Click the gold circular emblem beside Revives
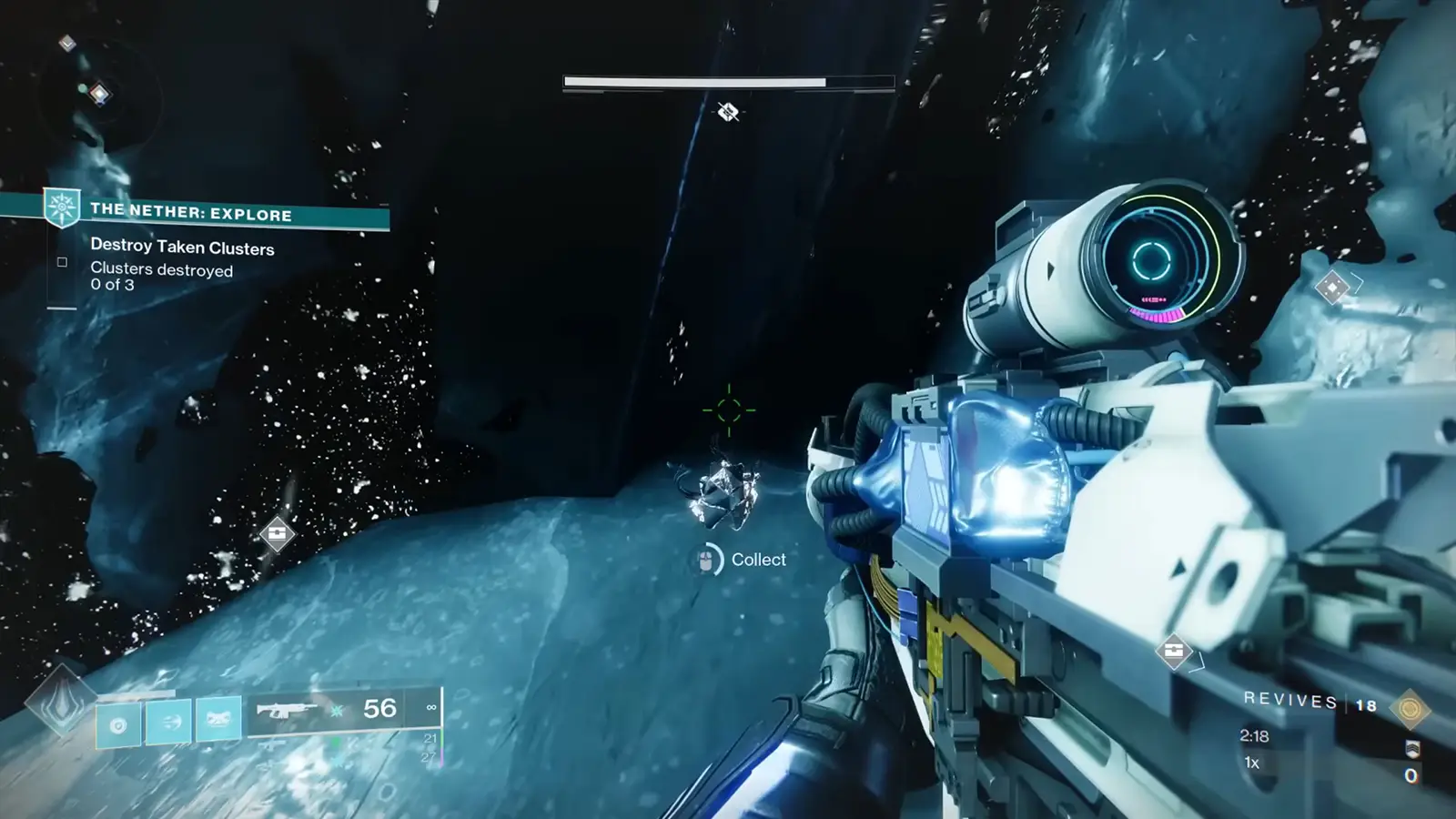The height and width of the screenshot is (819, 1456). tap(1410, 710)
